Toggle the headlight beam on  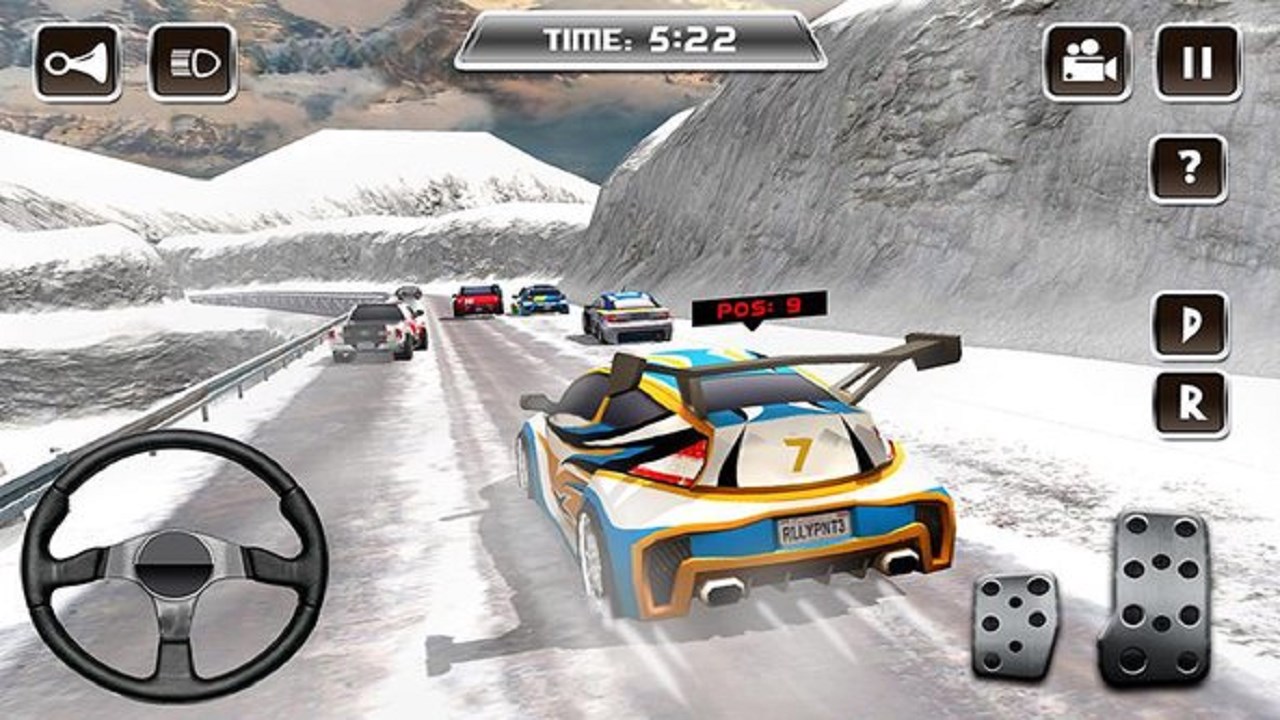tap(192, 62)
